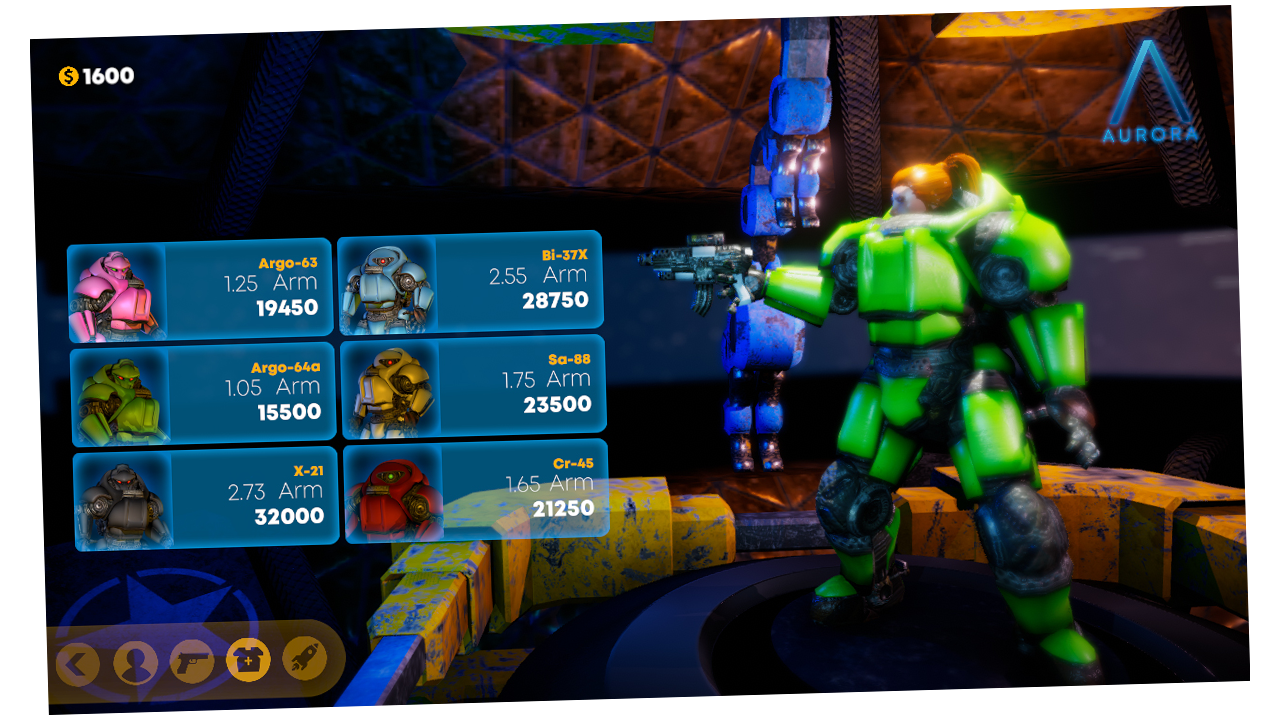1280x720 pixels.
Task: Select the yellow Sa-88 armor card
Action: tap(474, 386)
